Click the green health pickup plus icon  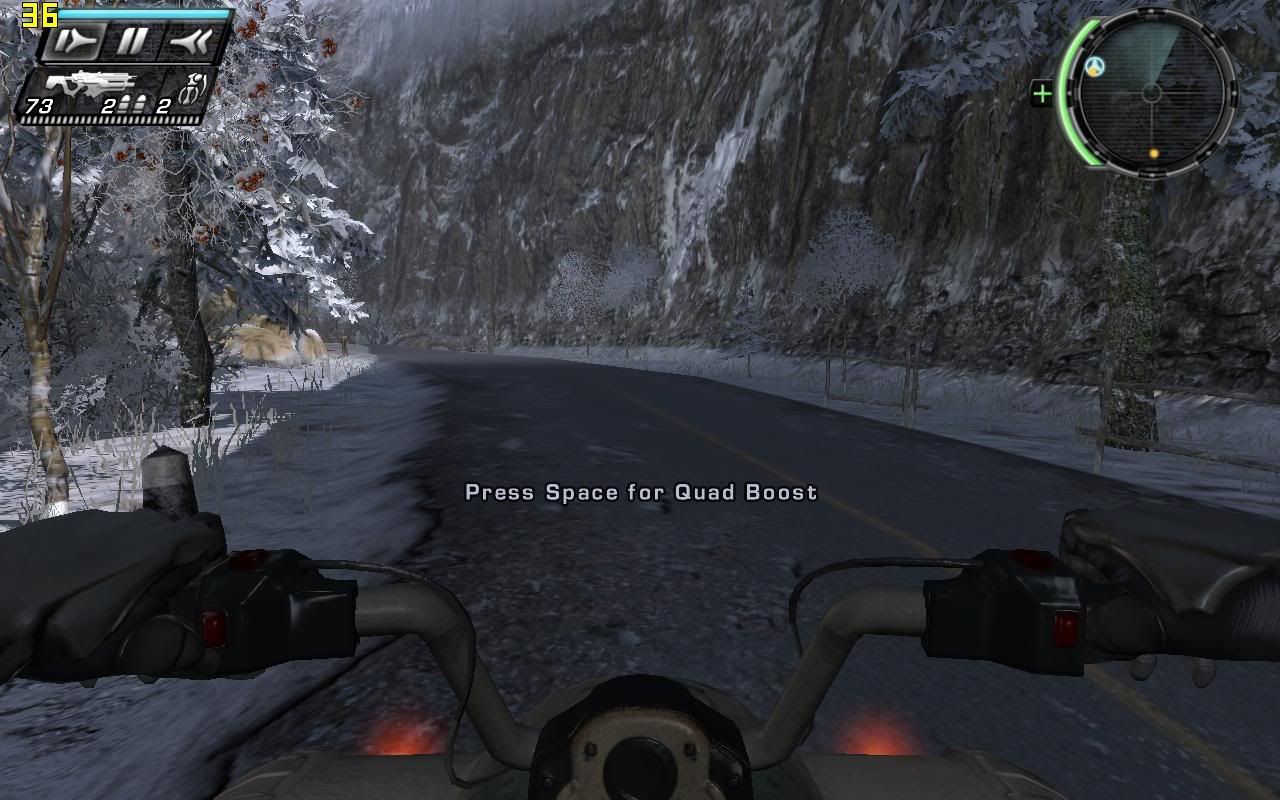(x=1042, y=95)
